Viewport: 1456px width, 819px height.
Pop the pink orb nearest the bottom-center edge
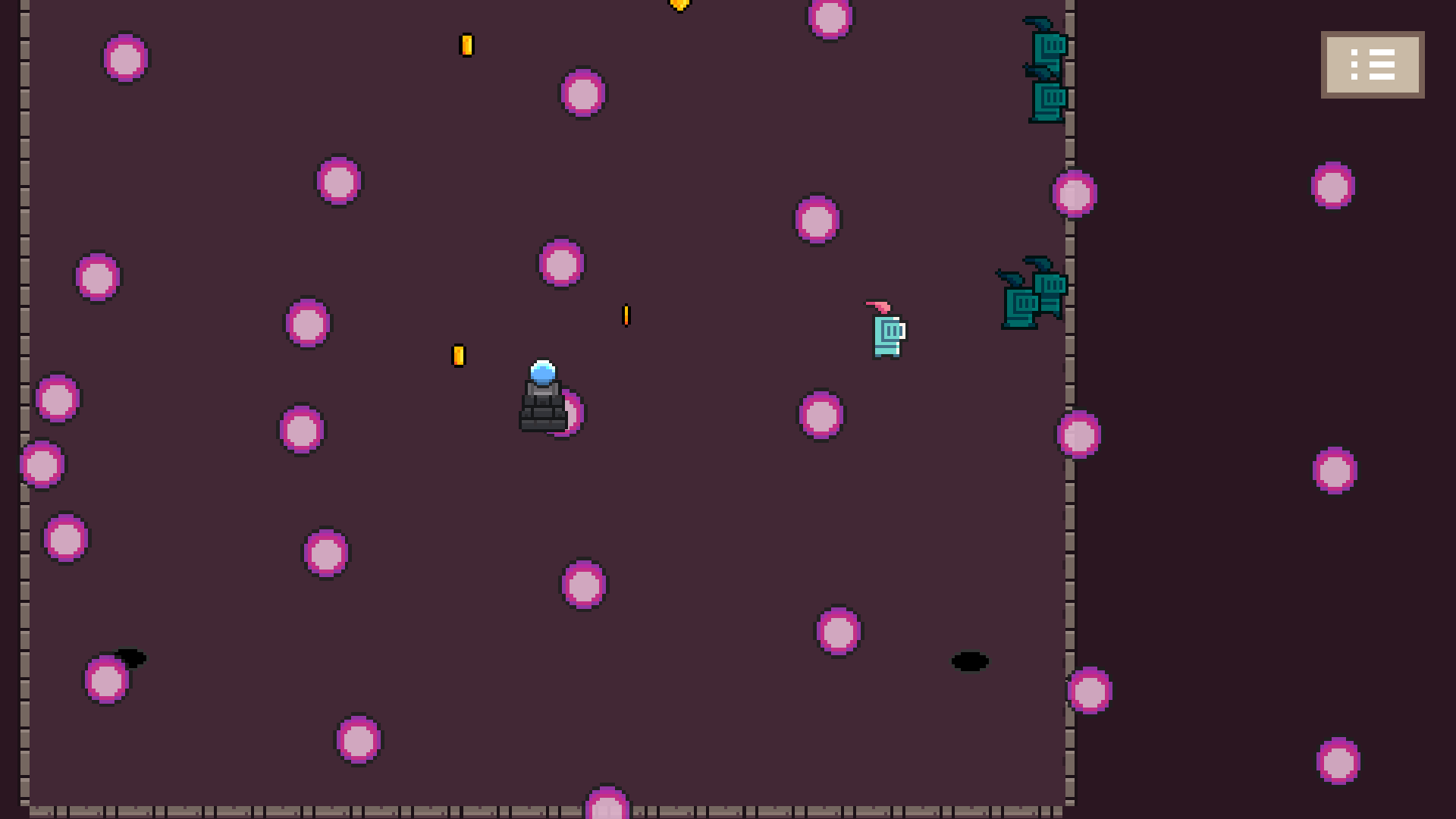(606, 808)
